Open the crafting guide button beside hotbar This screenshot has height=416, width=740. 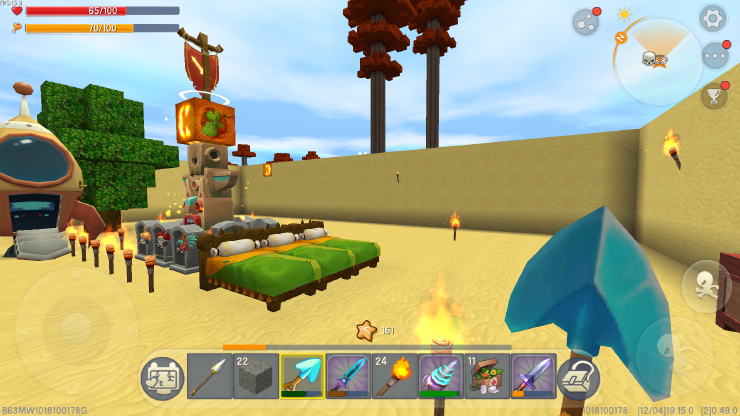tap(162, 378)
